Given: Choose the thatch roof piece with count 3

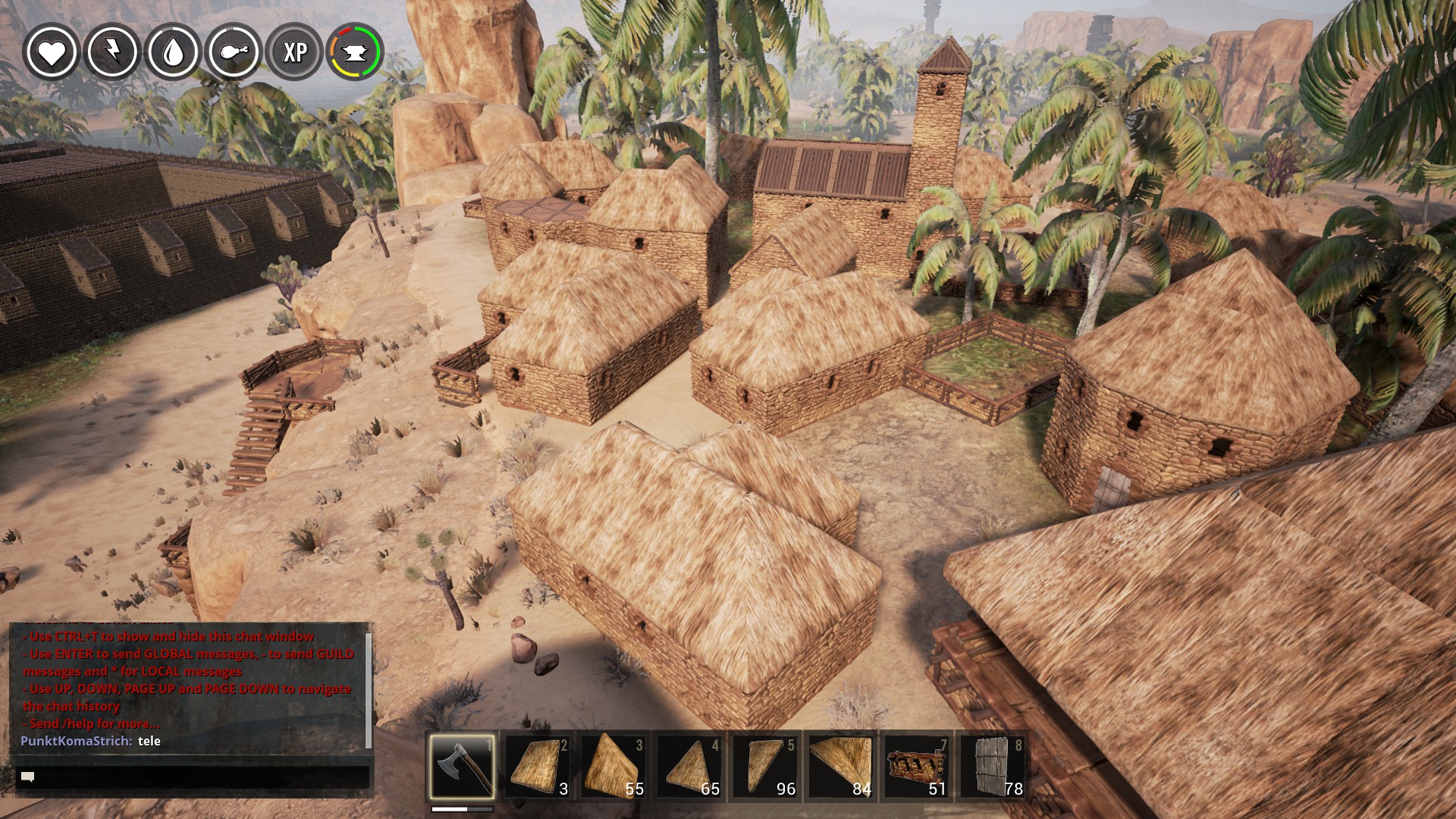Looking at the screenshot, I should [x=538, y=766].
